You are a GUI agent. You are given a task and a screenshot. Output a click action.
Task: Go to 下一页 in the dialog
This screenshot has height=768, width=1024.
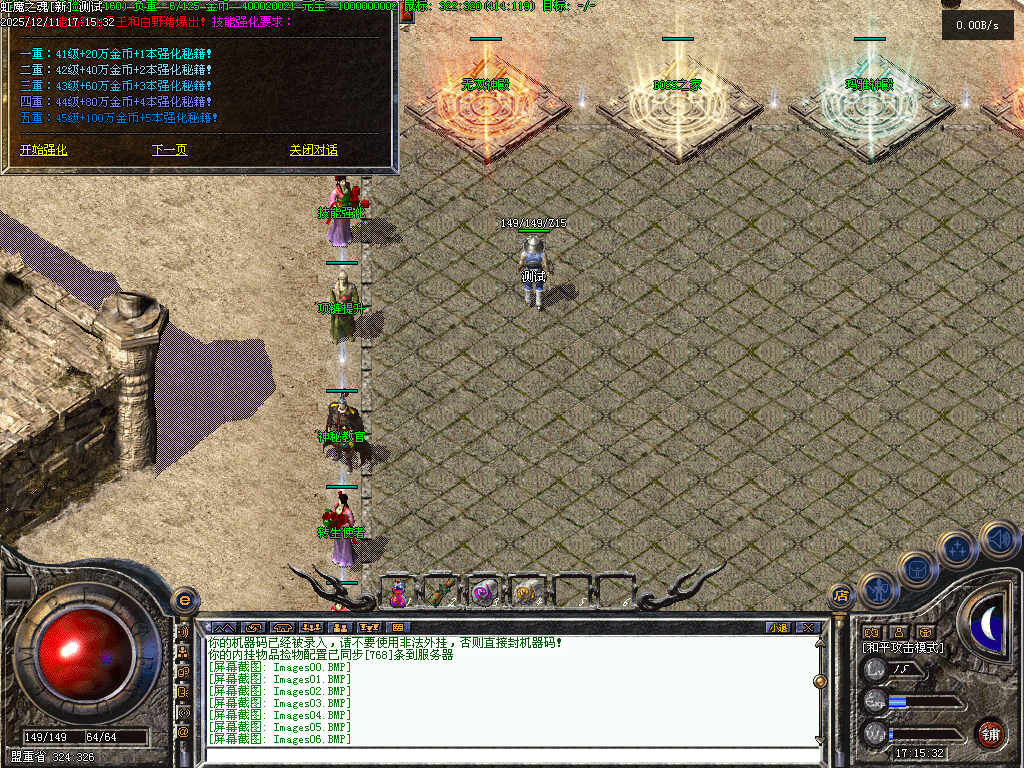[169, 150]
